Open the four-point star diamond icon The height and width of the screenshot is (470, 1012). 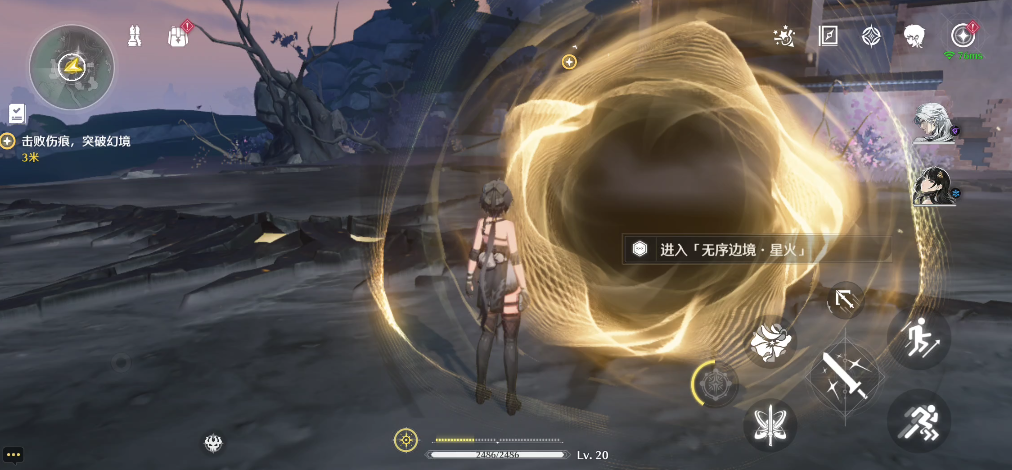click(870, 37)
